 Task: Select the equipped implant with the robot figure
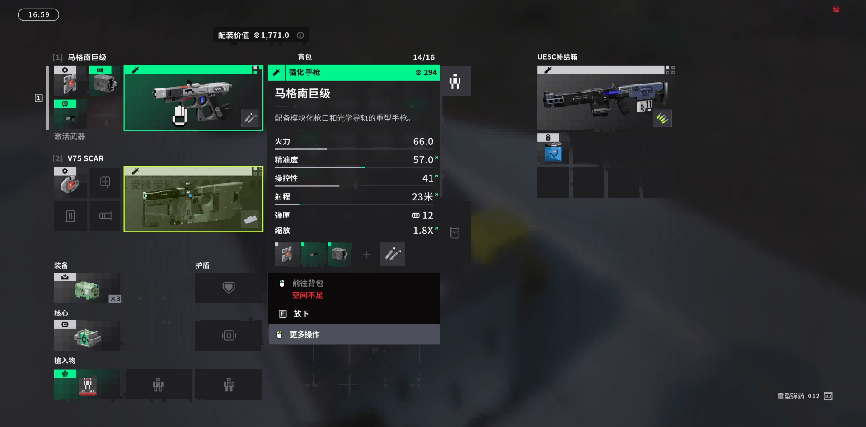(x=87, y=385)
